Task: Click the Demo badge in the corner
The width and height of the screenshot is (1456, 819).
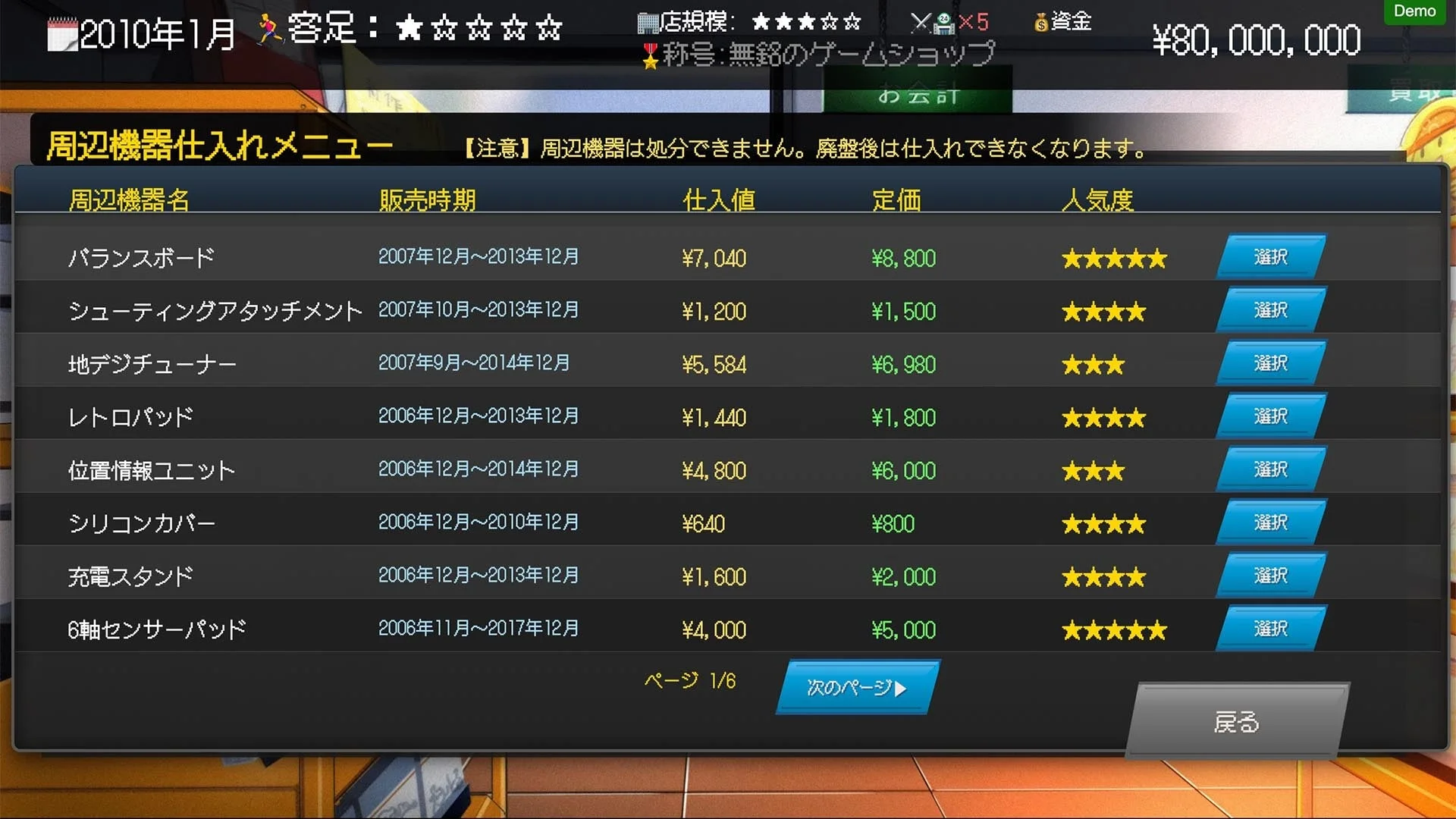Action: (1414, 11)
